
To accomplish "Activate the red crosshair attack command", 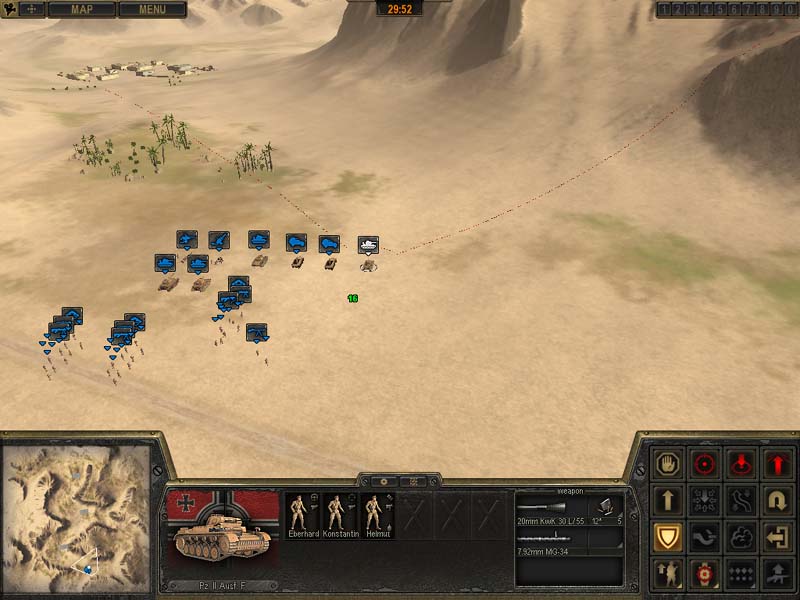I will tap(705, 464).
